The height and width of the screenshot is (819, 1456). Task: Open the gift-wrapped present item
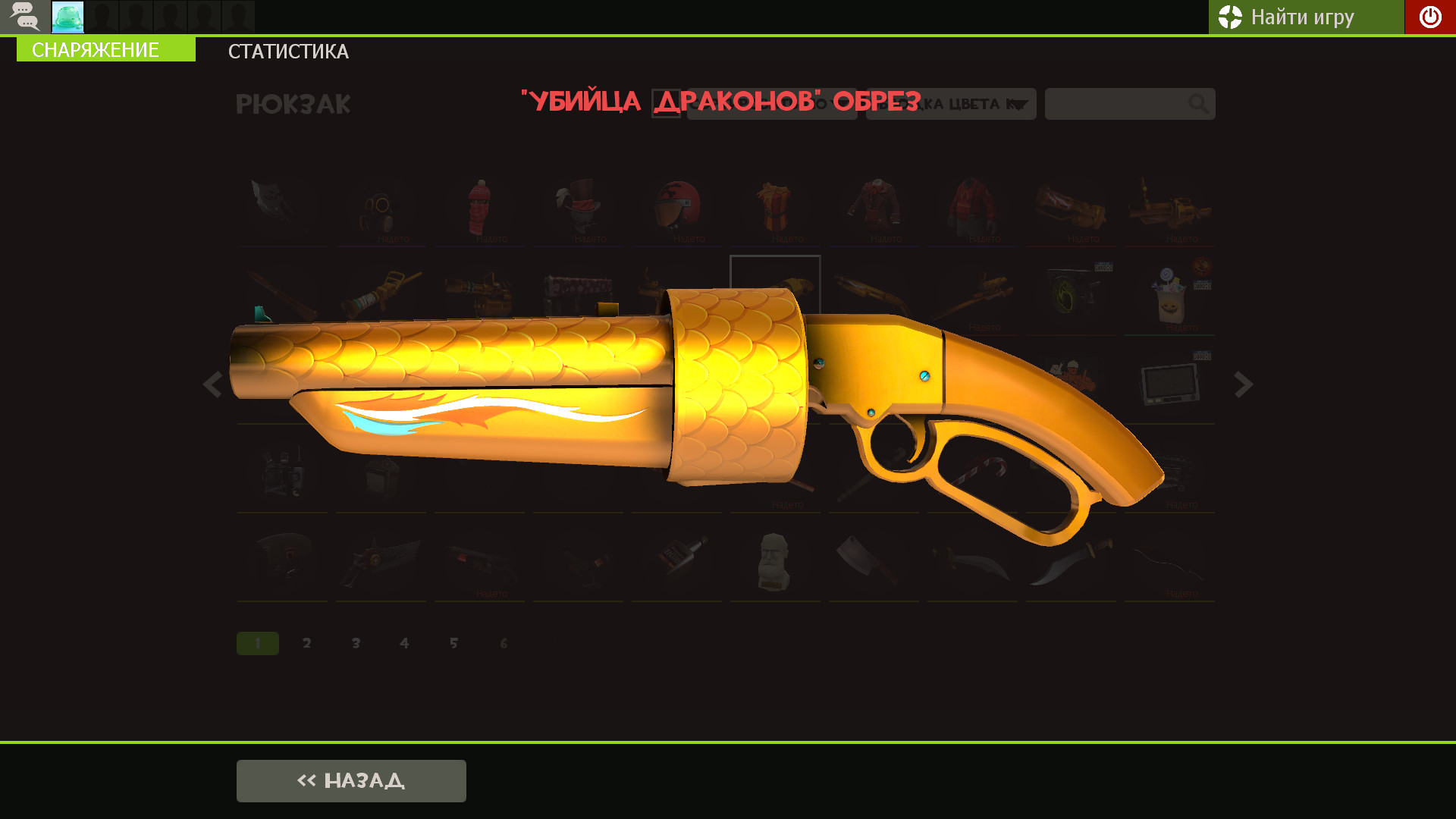point(774,206)
